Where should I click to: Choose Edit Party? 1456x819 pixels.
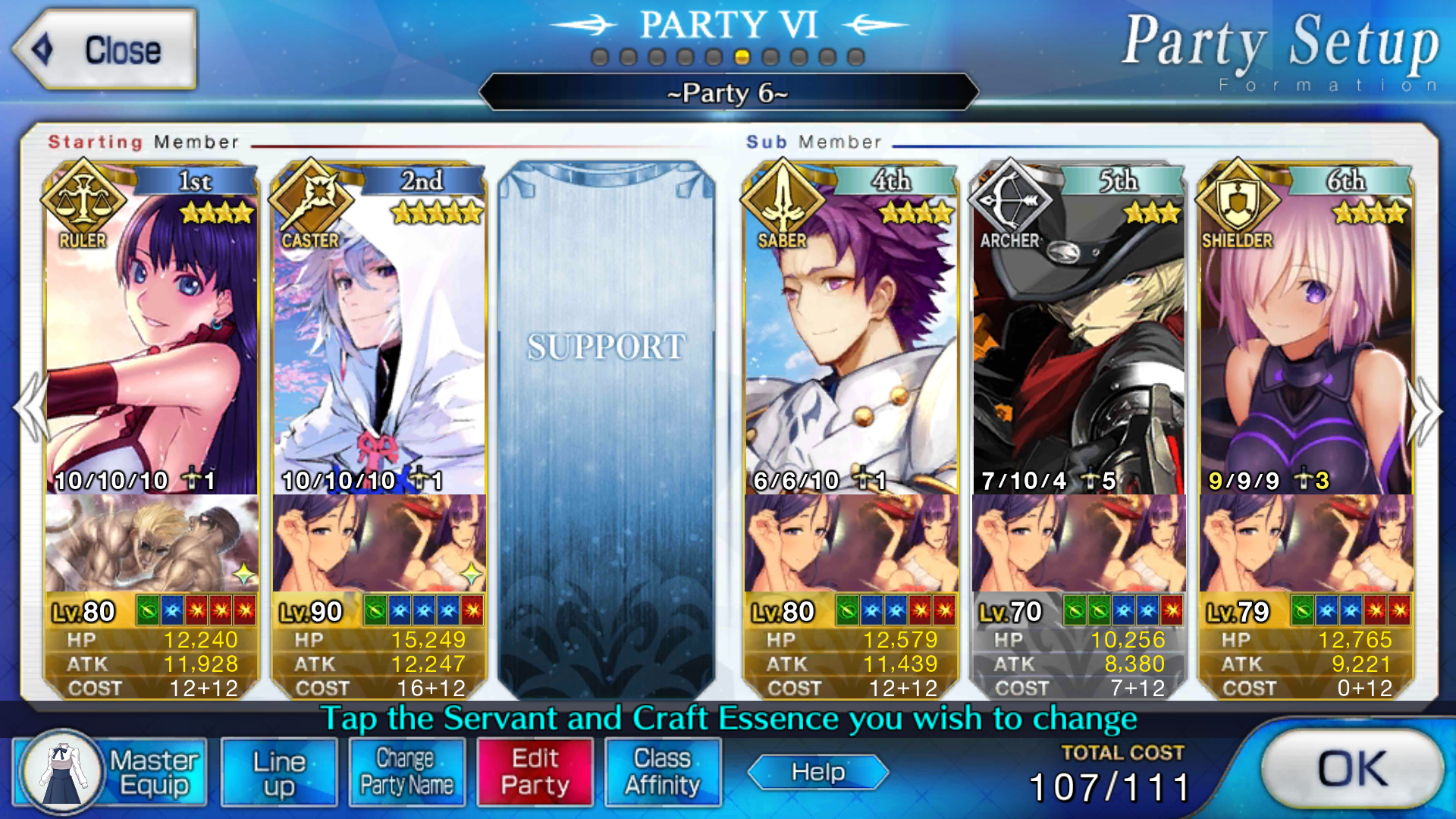point(535,772)
